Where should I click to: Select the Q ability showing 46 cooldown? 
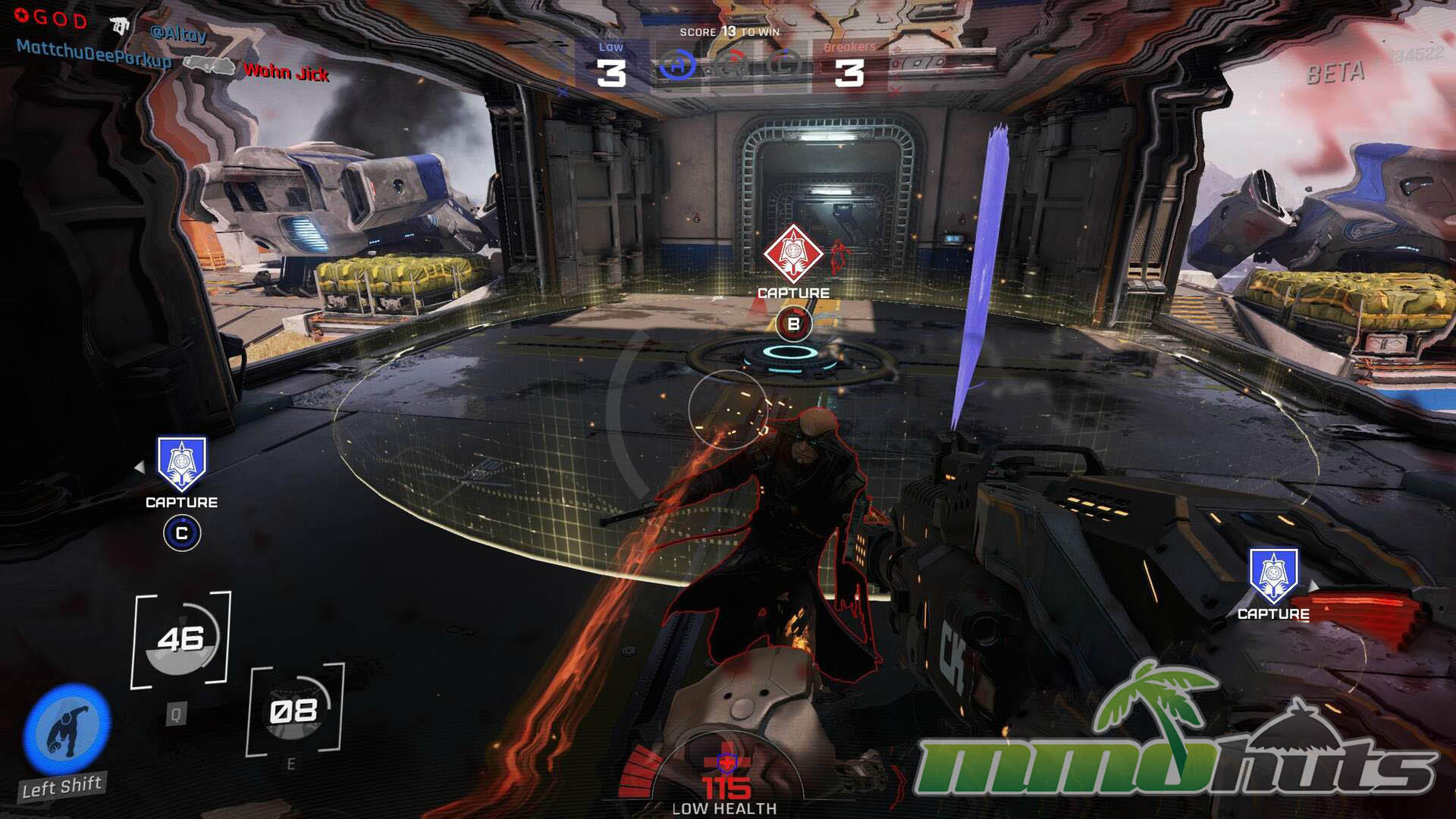click(x=181, y=640)
